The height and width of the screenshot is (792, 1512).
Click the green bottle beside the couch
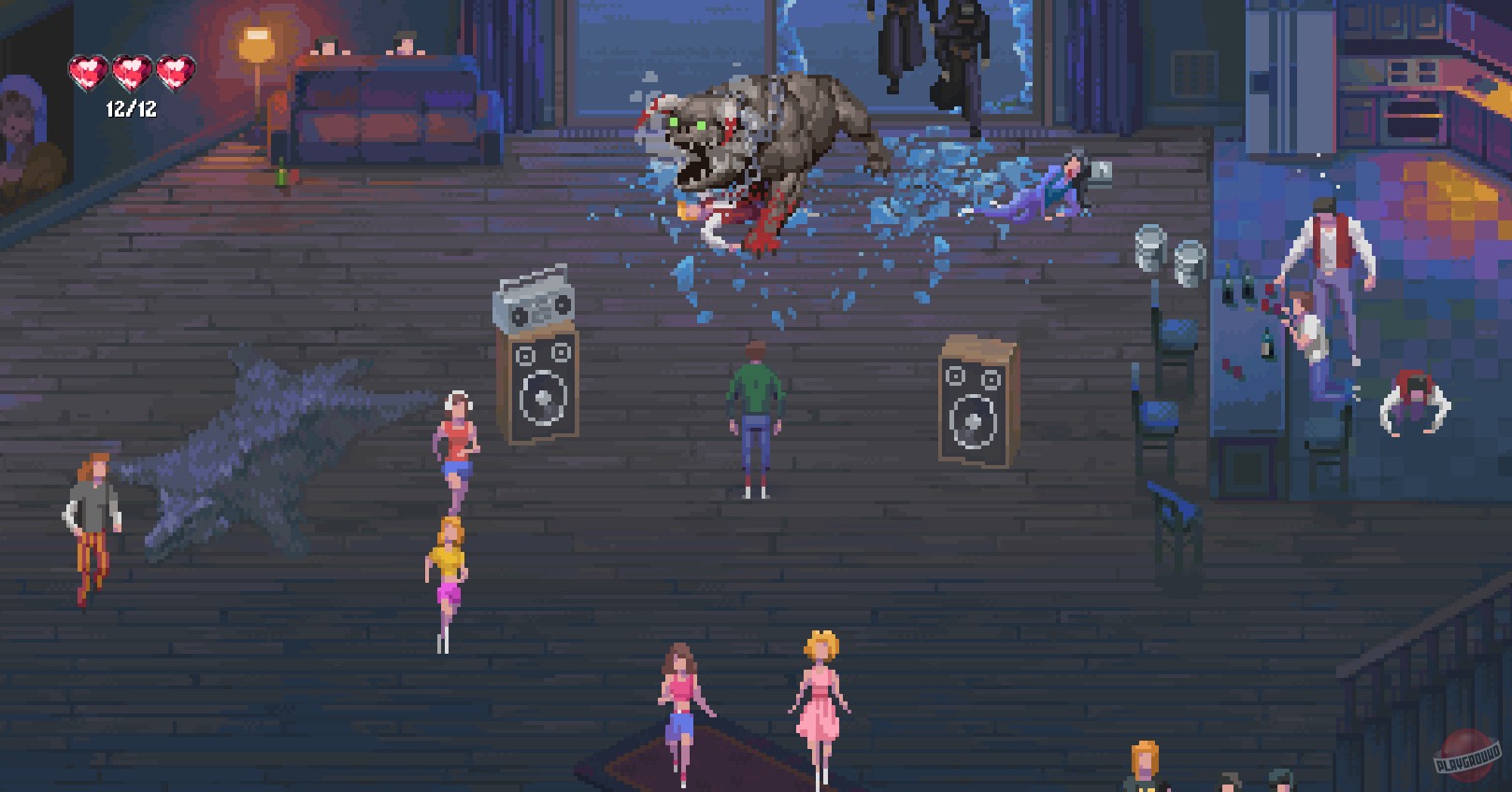click(280, 174)
